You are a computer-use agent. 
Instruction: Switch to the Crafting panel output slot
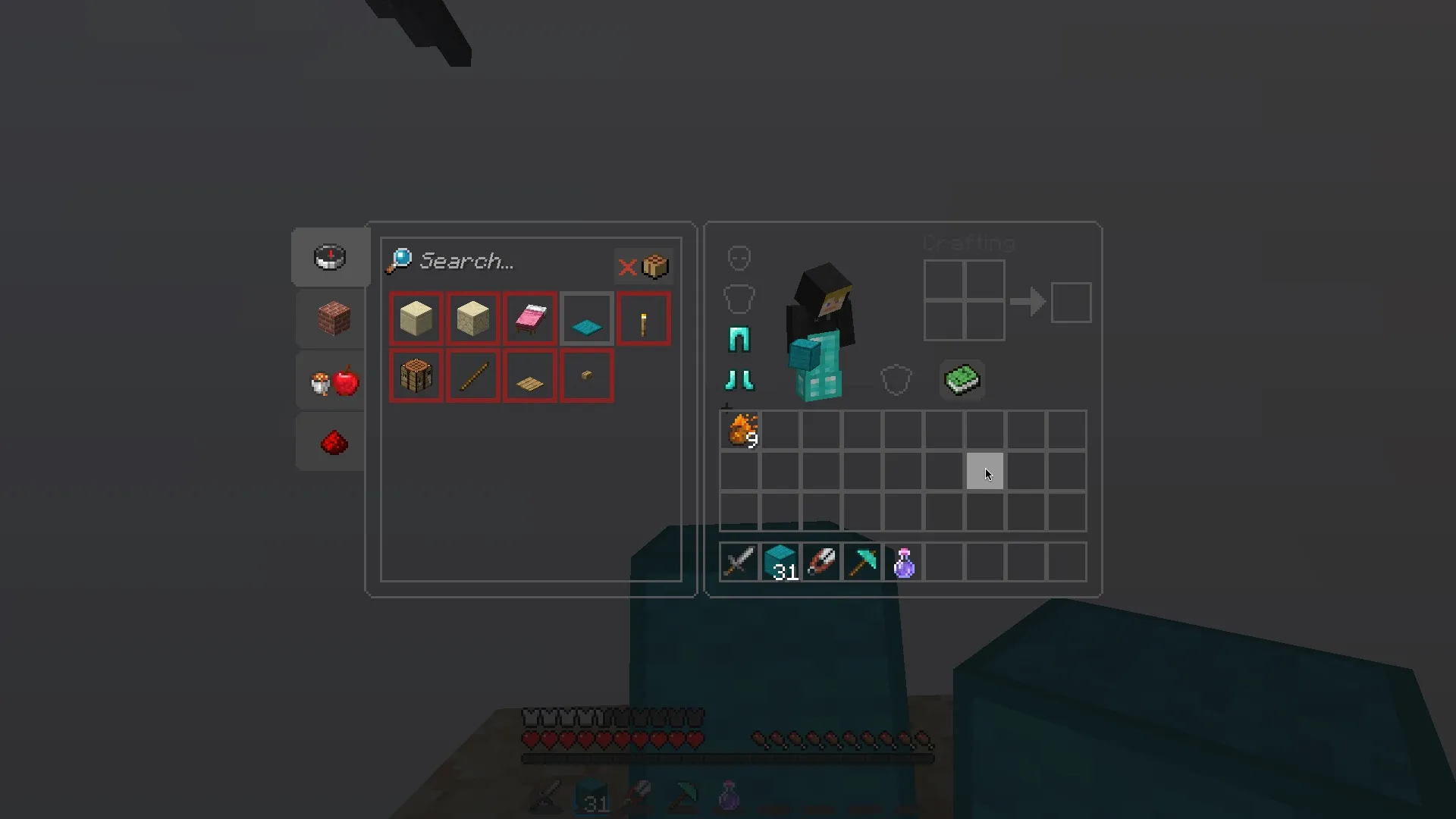(x=1071, y=302)
